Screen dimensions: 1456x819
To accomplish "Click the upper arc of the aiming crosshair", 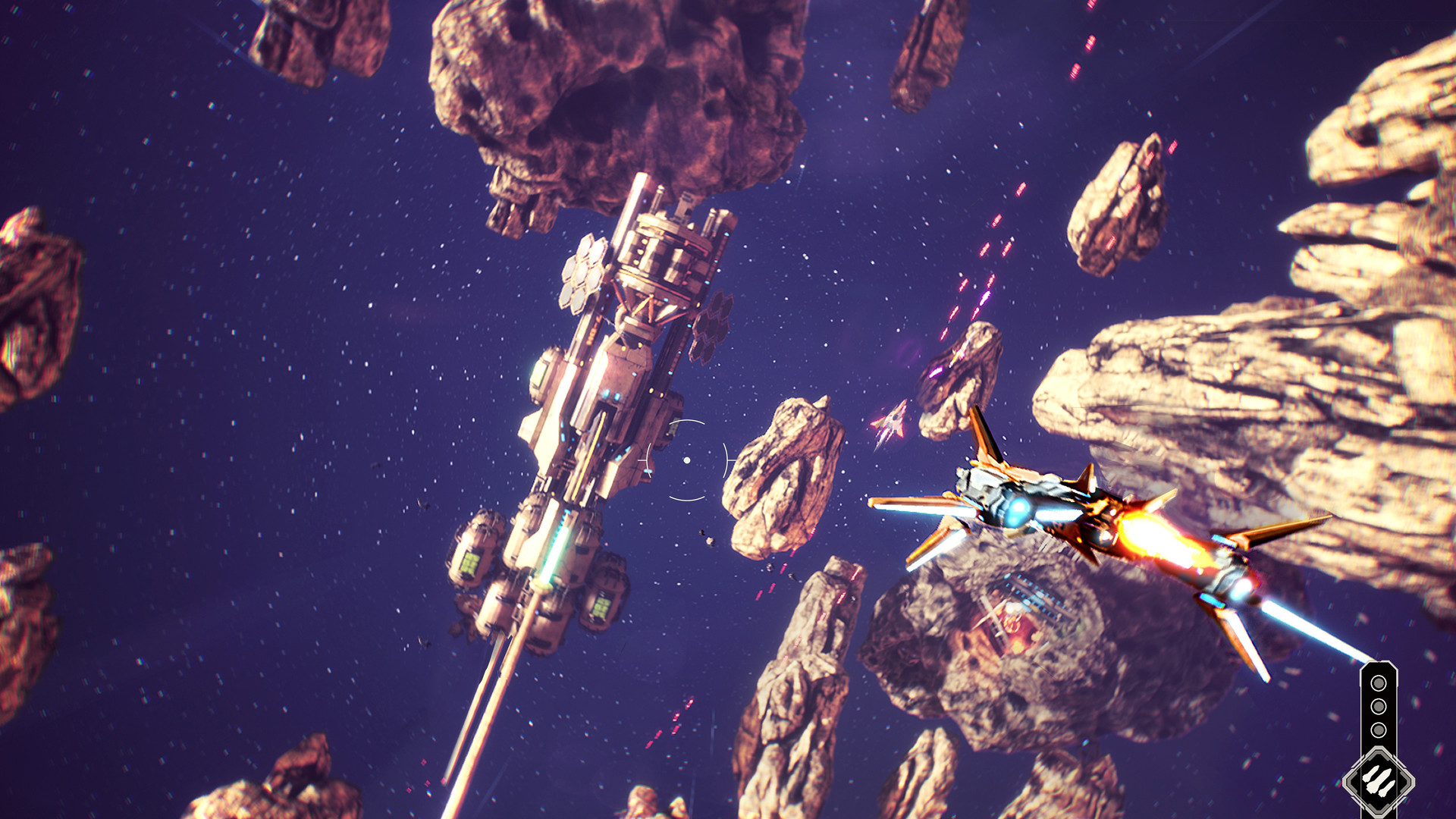I will pyautogui.click(x=687, y=422).
